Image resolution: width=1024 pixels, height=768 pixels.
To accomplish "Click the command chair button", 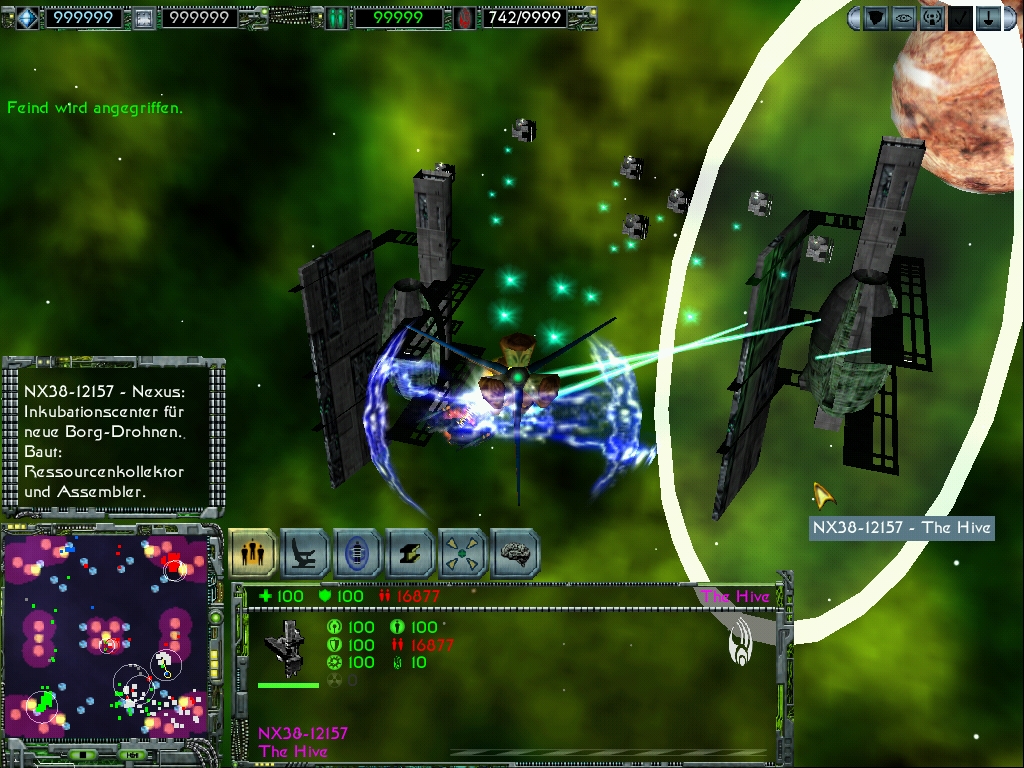I will (305, 553).
